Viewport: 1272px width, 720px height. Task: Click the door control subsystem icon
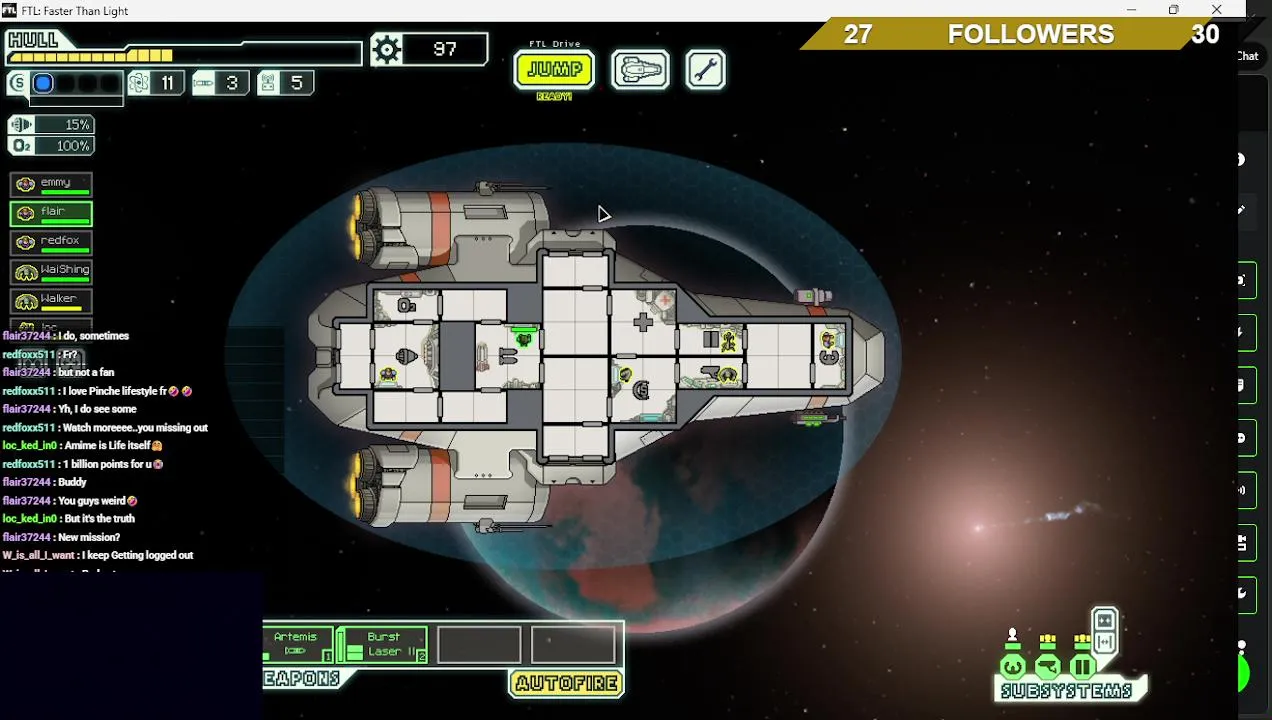click(1082, 667)
